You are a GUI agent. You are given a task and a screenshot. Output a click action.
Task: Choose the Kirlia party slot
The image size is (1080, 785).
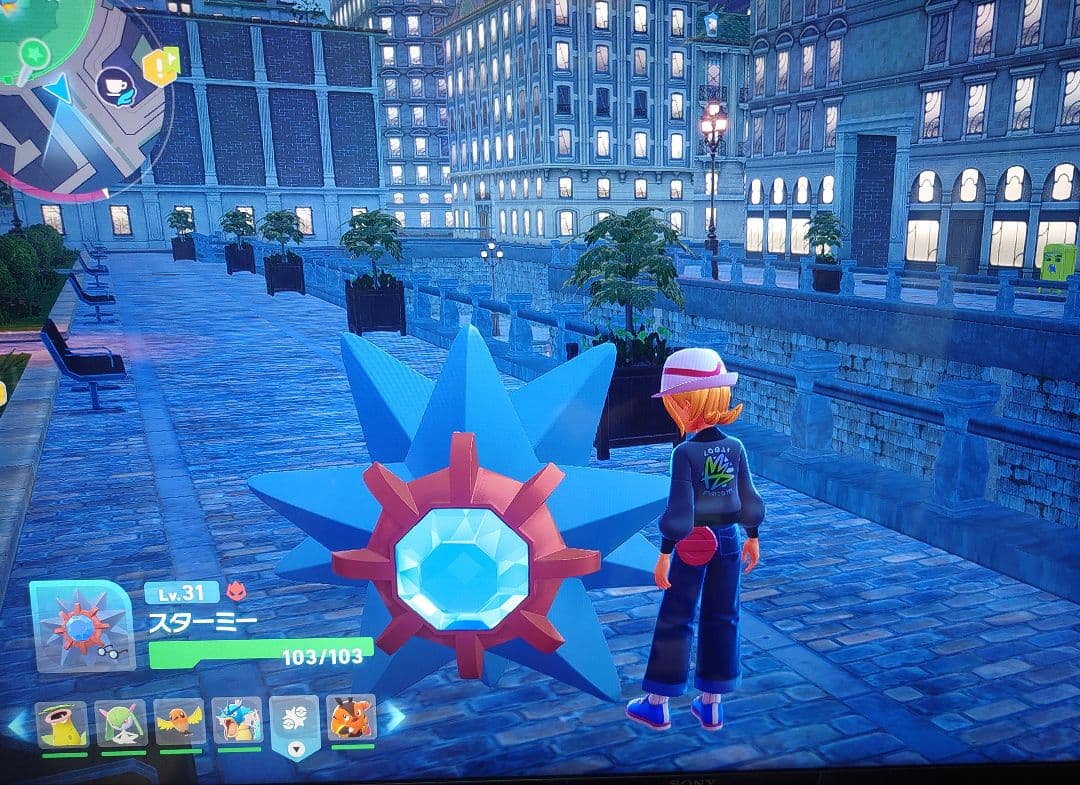point(121,722)
